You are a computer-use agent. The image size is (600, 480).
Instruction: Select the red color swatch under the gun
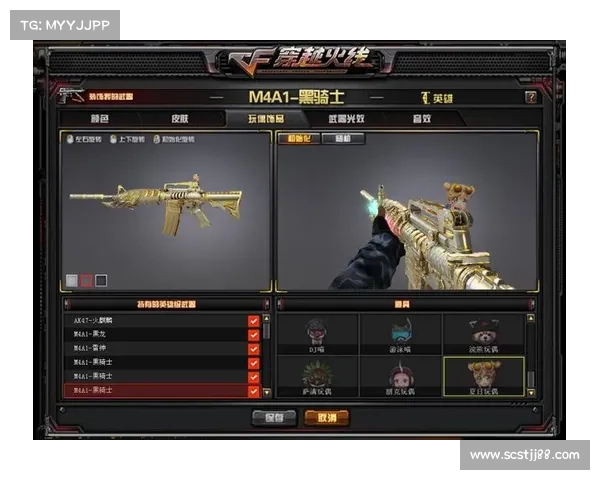[x=87, y=280]
